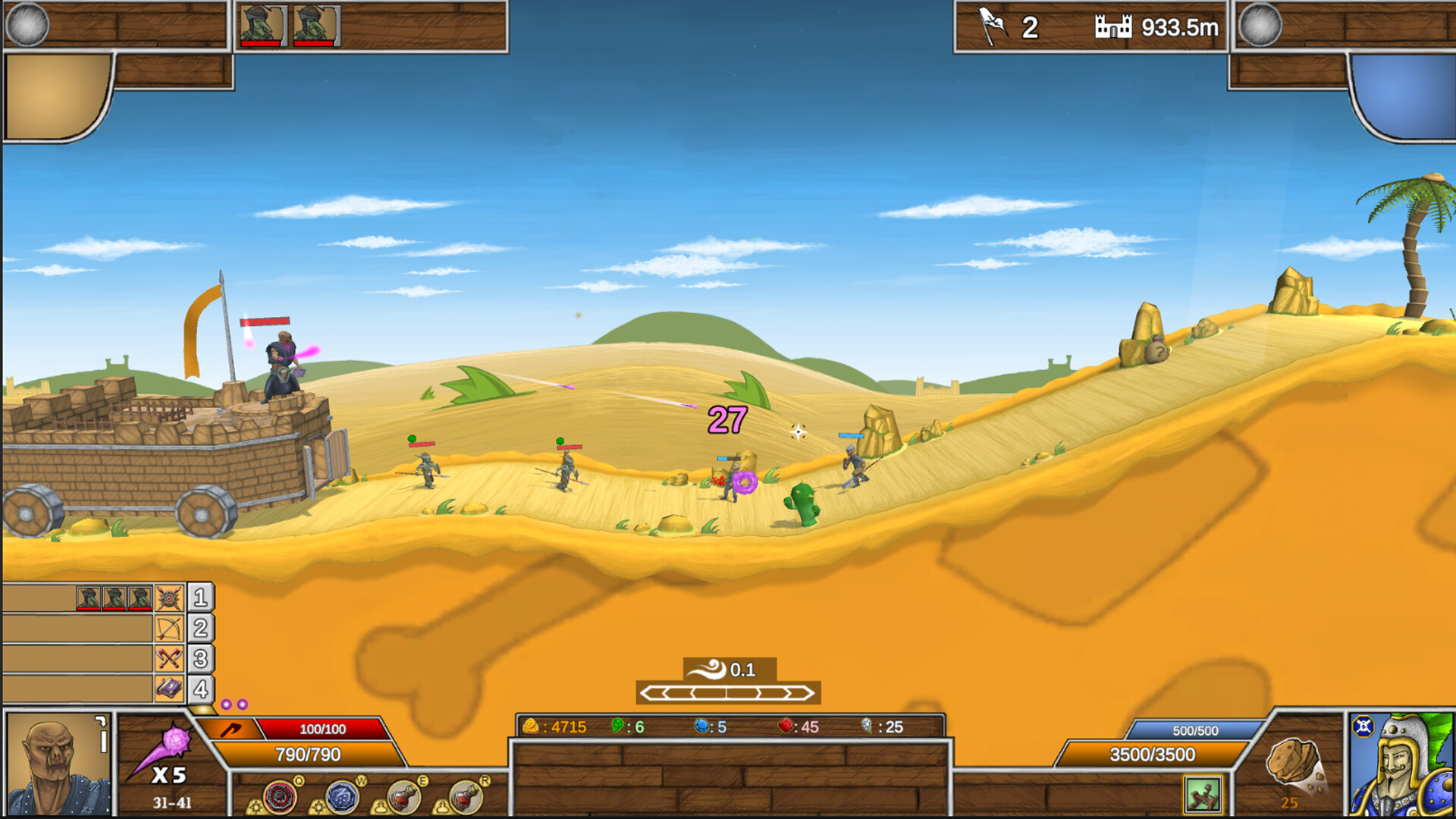
Task: Toggle unit group 1 hotkey button
Action: click(x=201, y=599)
